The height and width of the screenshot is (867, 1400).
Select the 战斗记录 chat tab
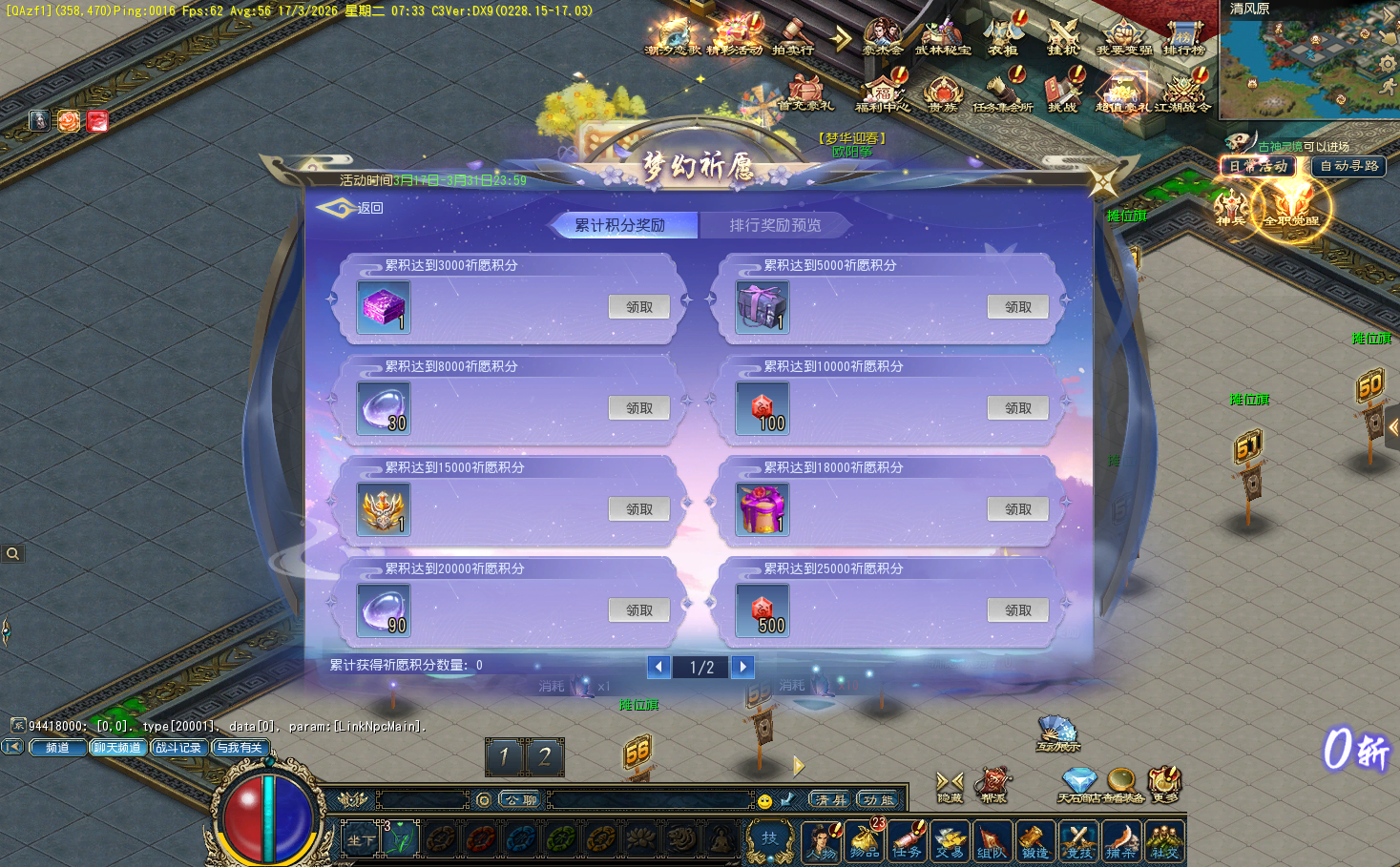(178, 748)
